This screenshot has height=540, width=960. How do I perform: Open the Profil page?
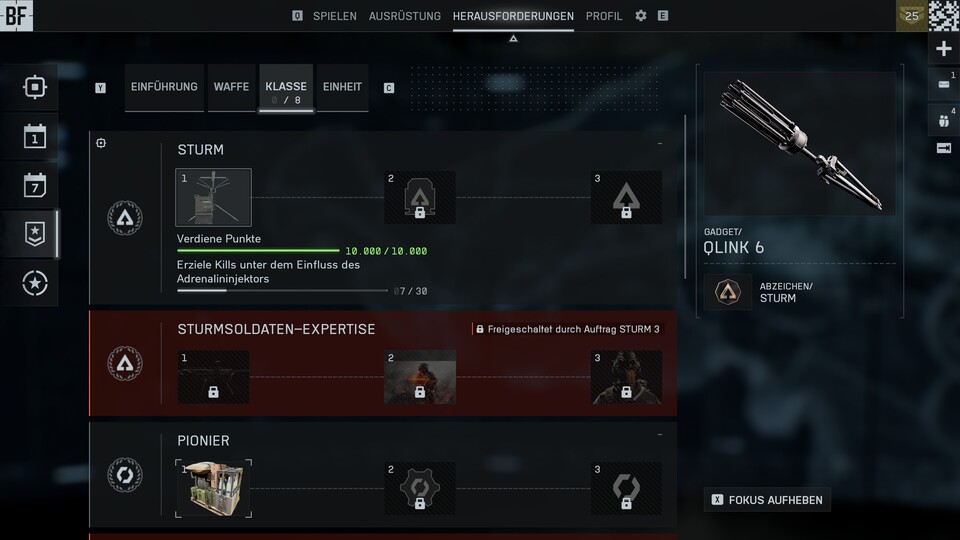pos(604,16)
